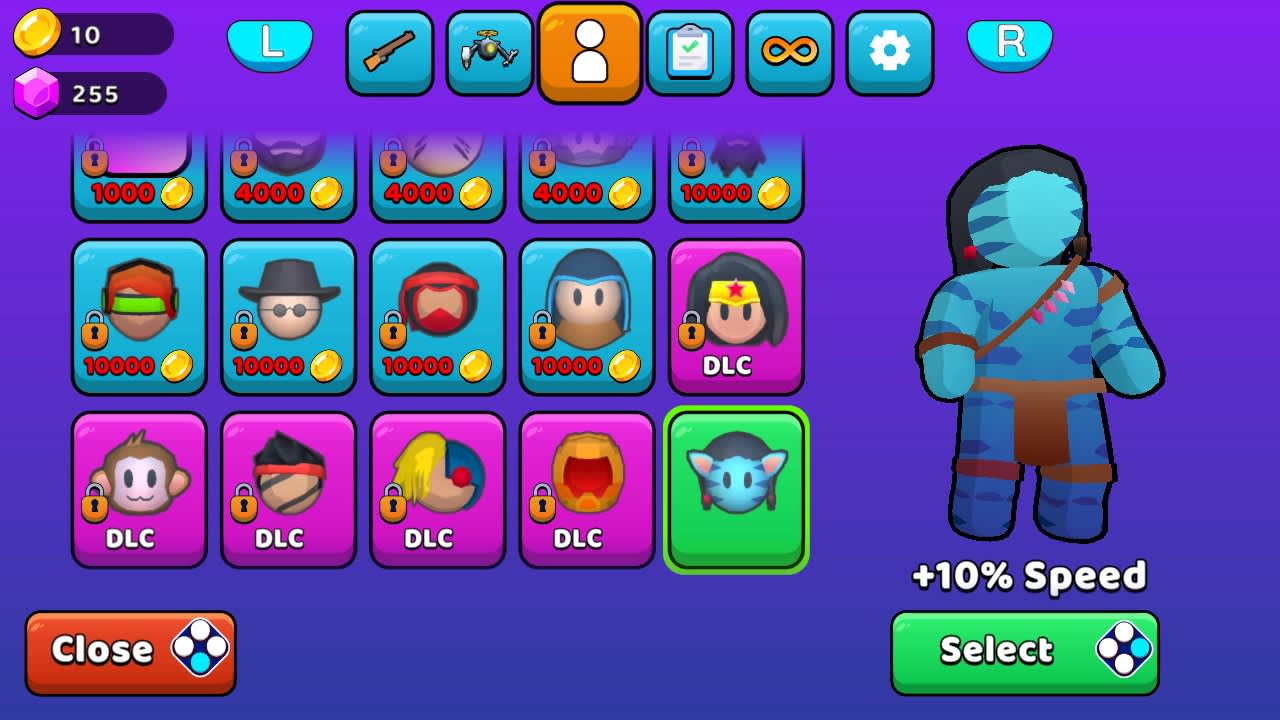Pick the monkey DLC character

[x=139, y=488]
